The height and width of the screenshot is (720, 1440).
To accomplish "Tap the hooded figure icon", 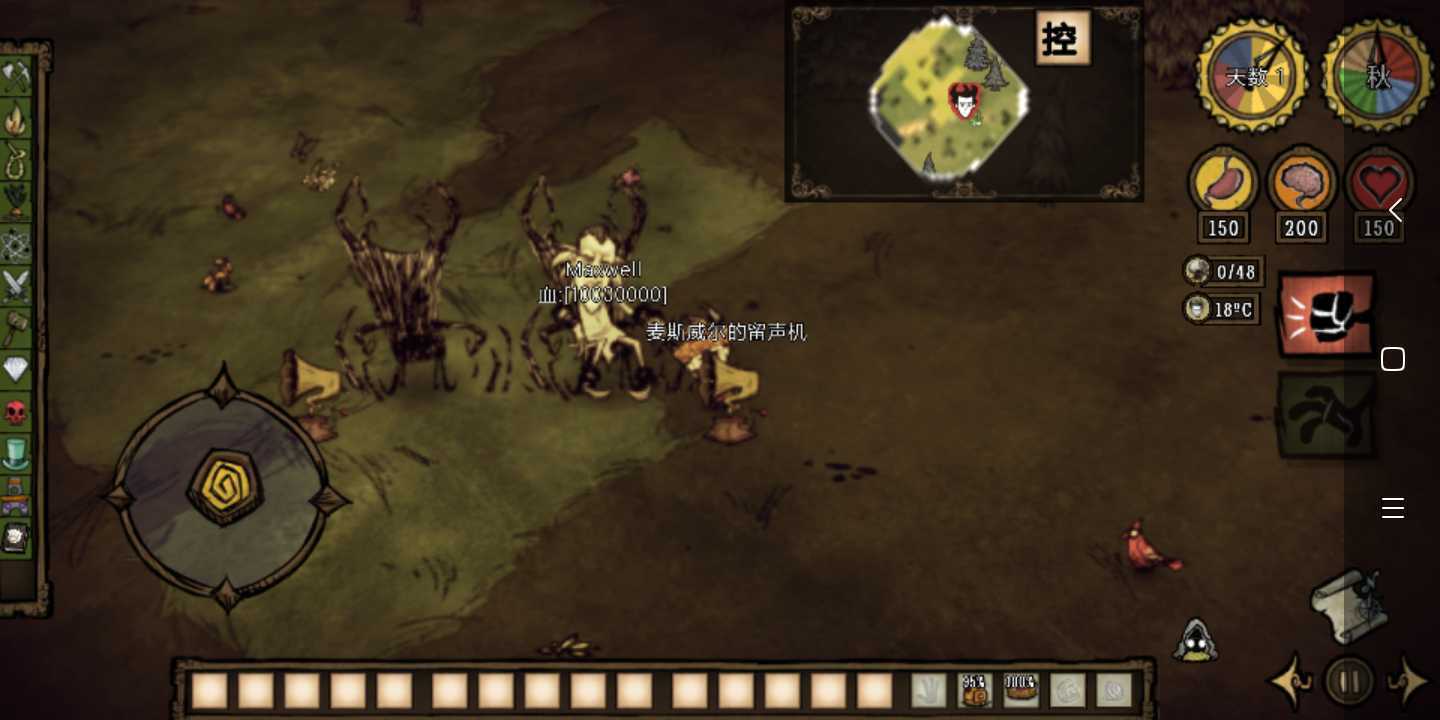I will (1195, 640).
